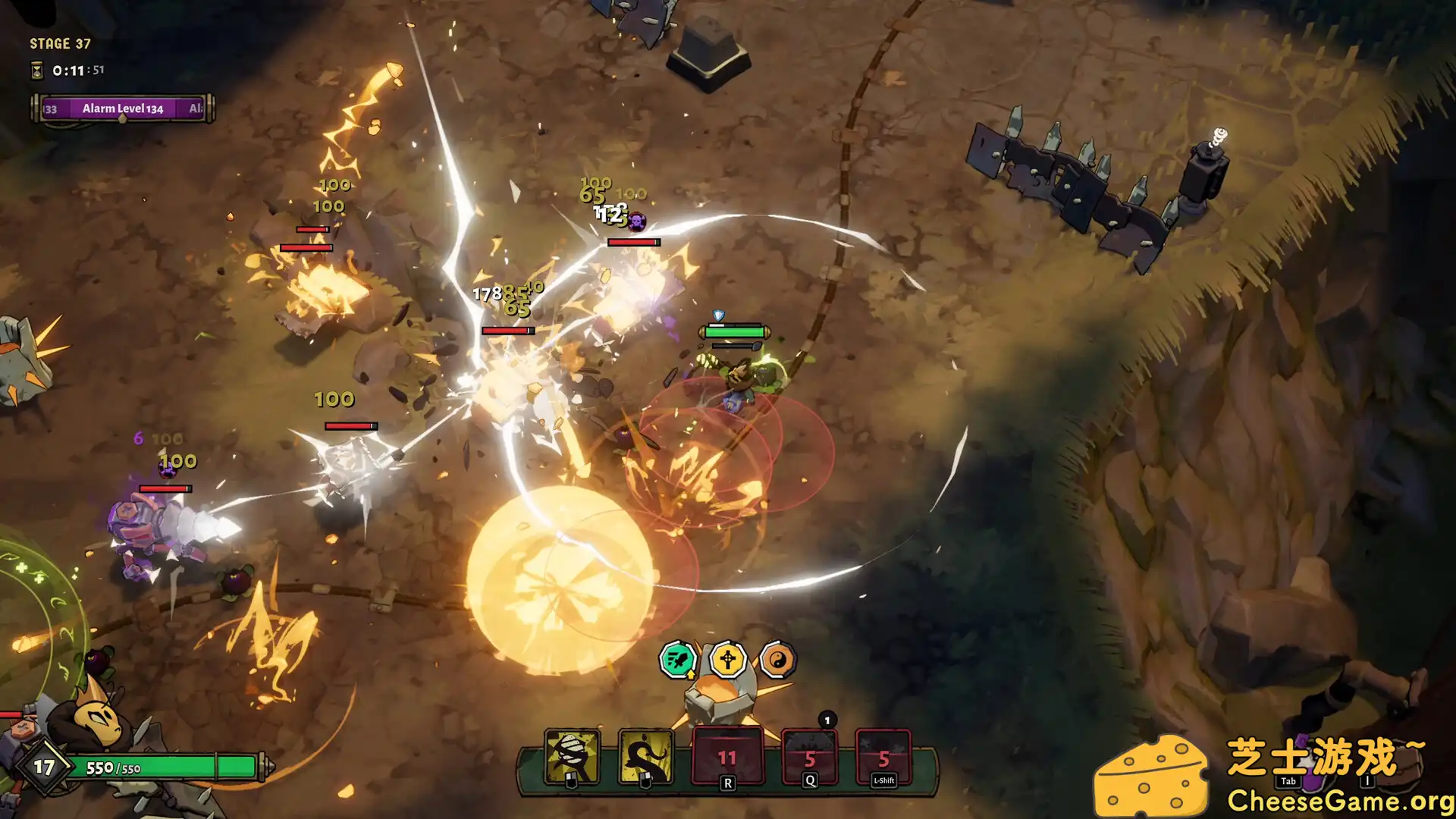Open the CheeseGame.org watermark link
The image size is (1456, 819).
click(x=1339, y=801)
